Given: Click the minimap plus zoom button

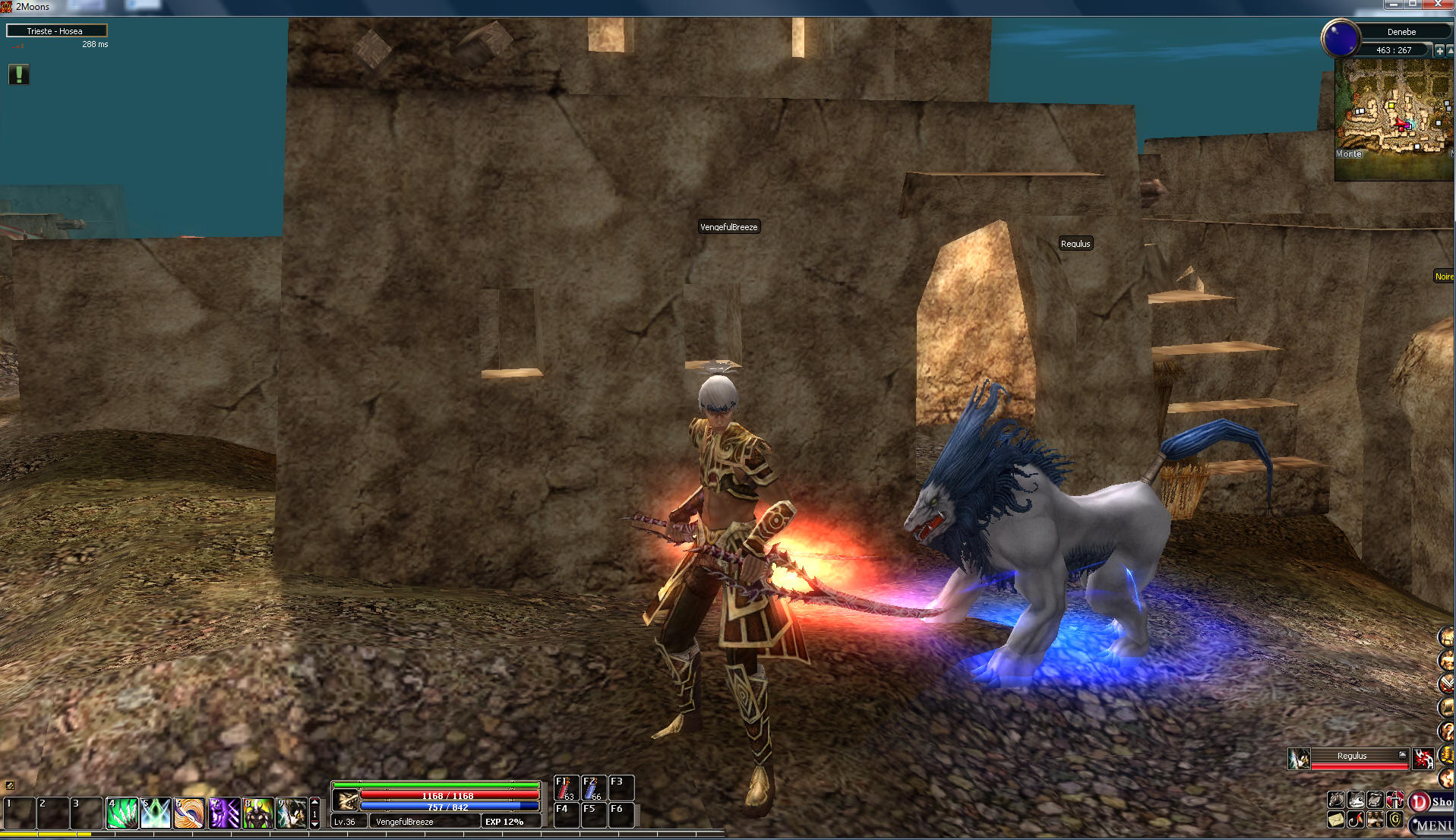Looking at the screenshot, I should tap(1439, 50).
